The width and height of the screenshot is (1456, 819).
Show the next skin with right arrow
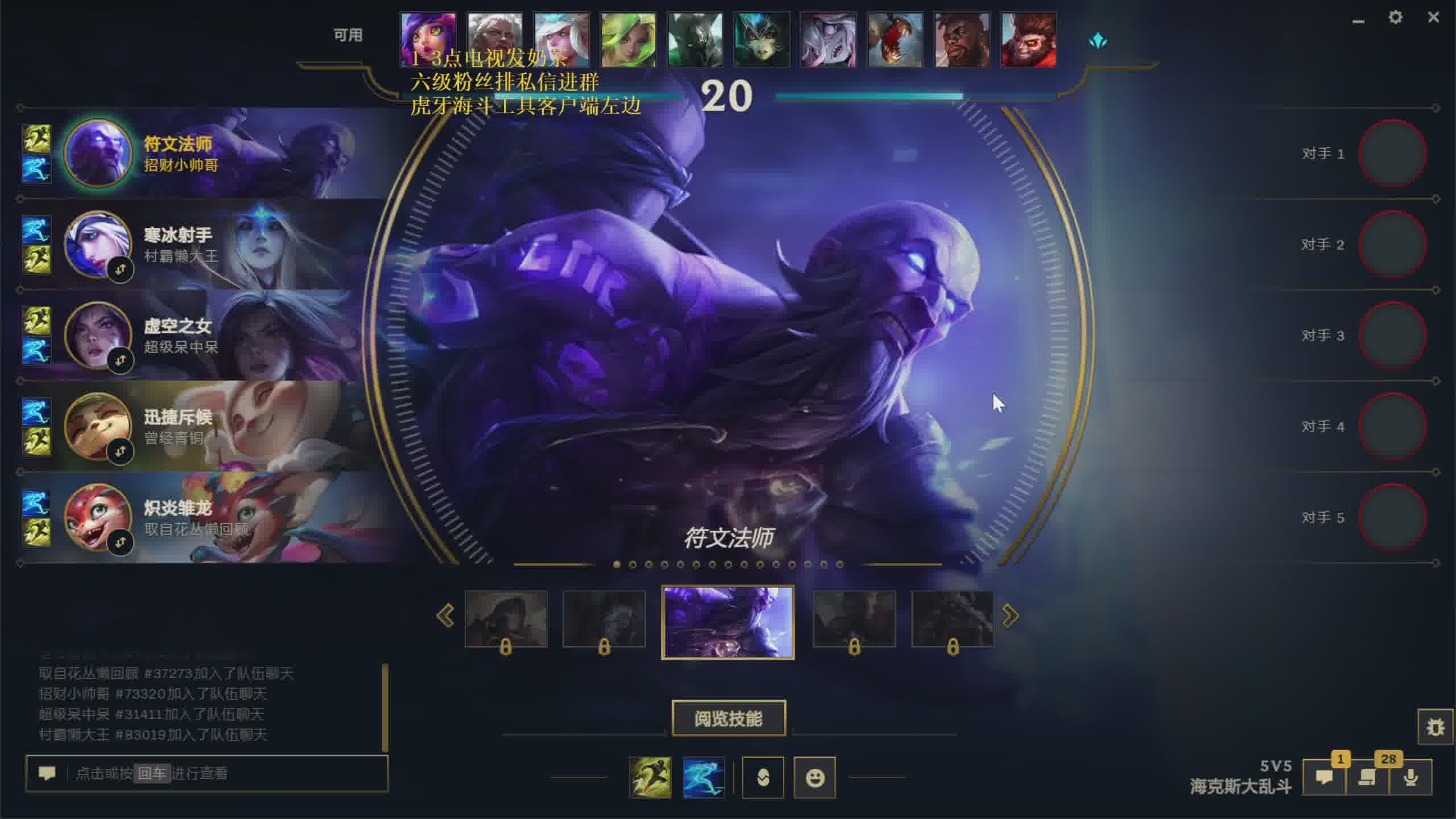(x=1010, y=616)
